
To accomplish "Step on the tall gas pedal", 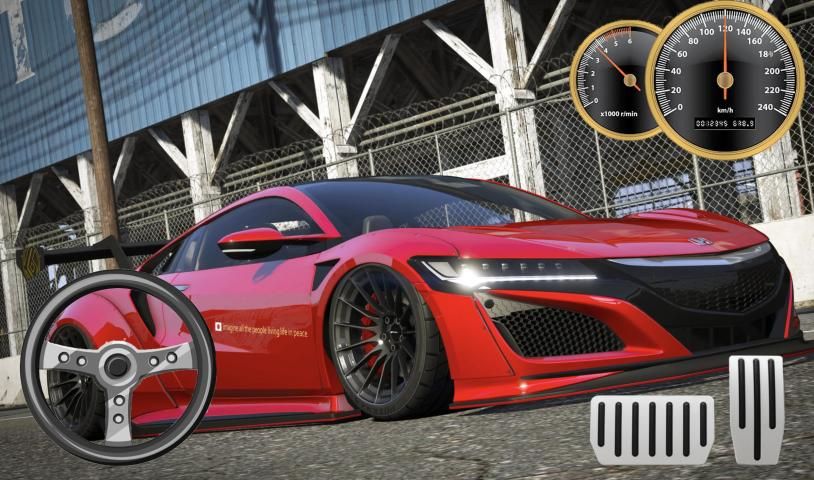I will [x=755, y=408].
